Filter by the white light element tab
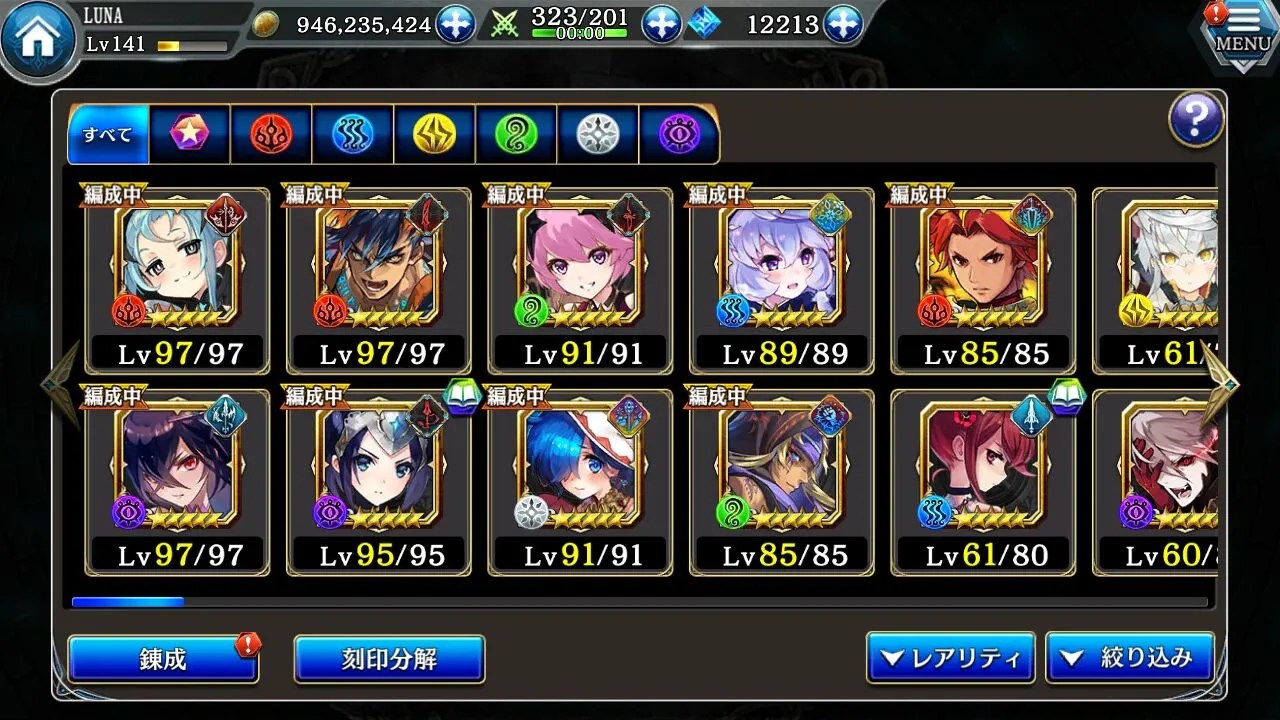Screen dimensions: 1280x720 tap(597, 134)
